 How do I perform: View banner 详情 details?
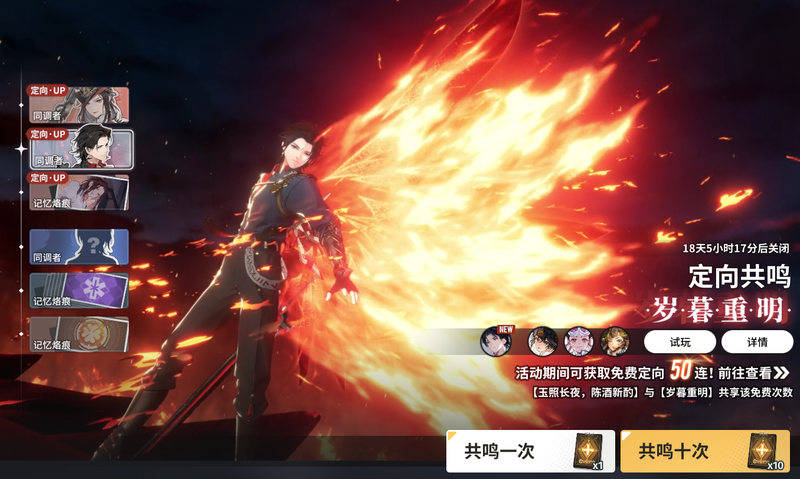756,341
